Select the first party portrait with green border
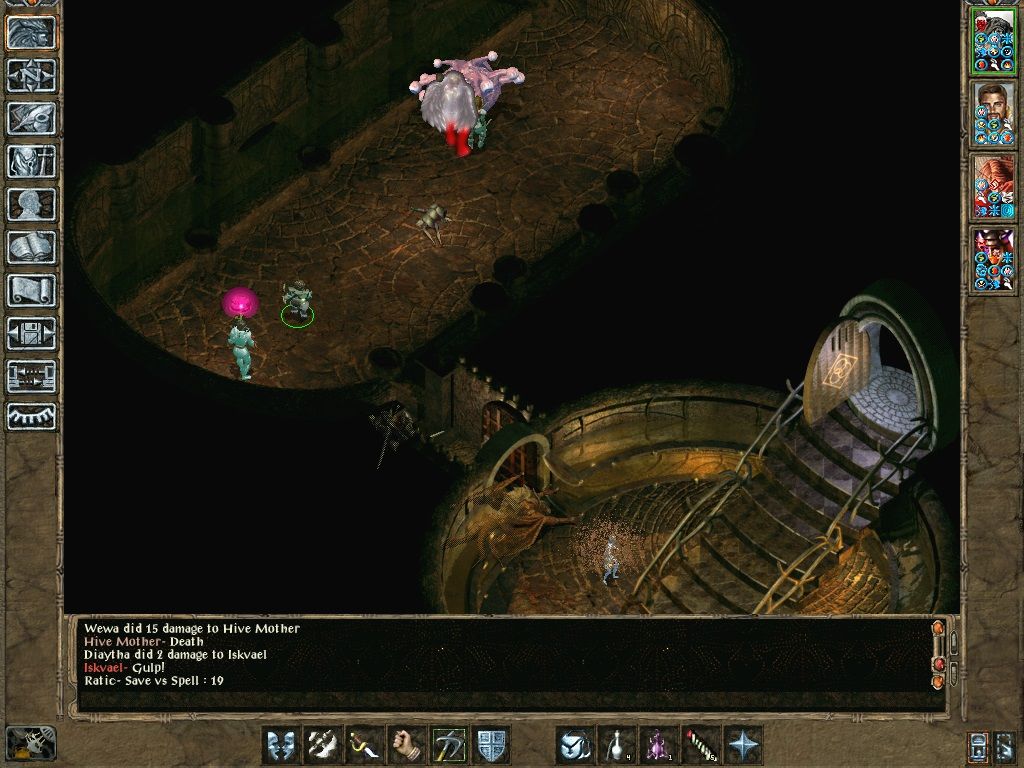The width and height of the screenshot is (1024, 768). coord(993,42)
